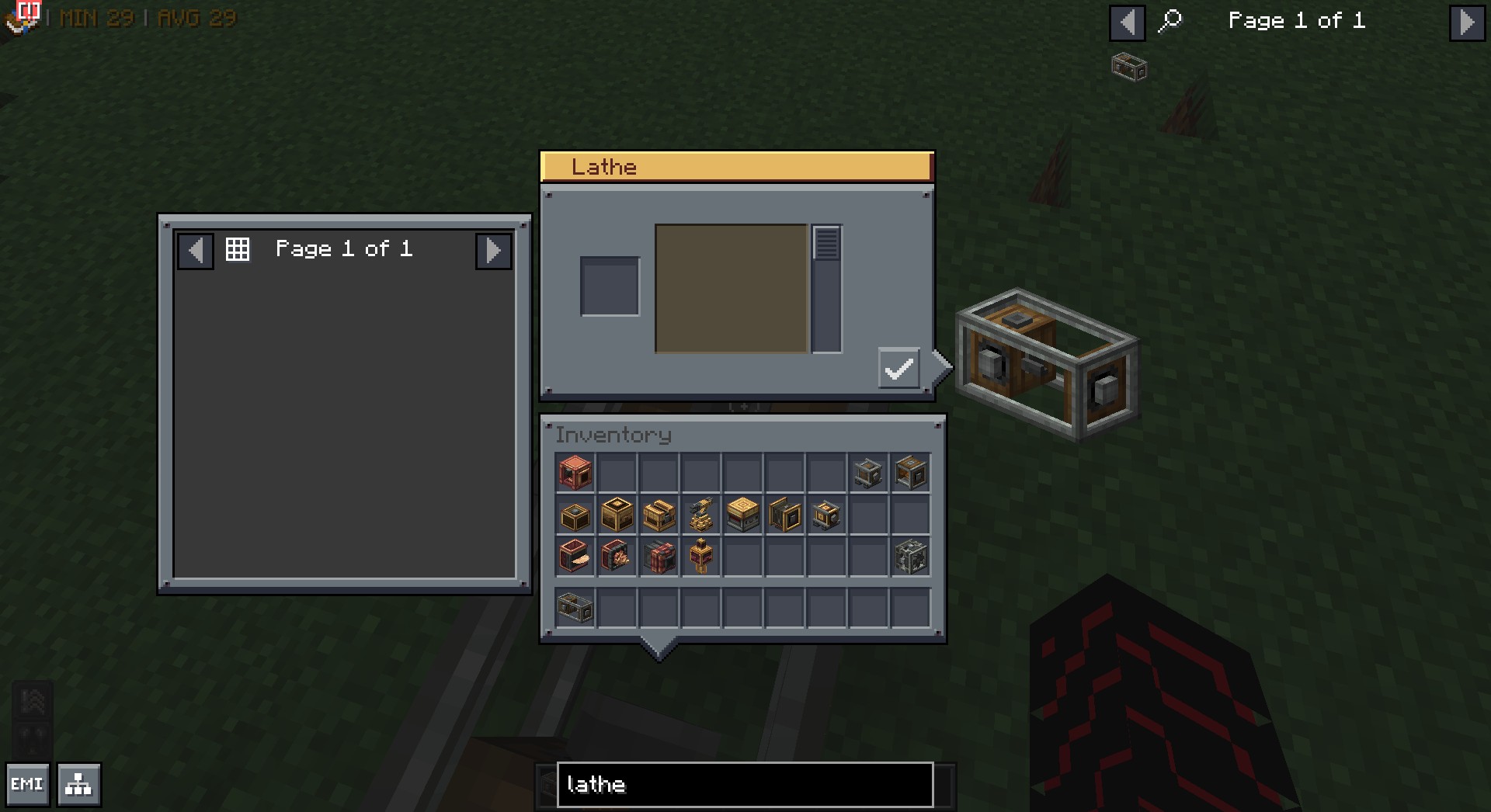Focus the search box containing "lathe"
The image size is (1491, 812).
pos(744,785)
